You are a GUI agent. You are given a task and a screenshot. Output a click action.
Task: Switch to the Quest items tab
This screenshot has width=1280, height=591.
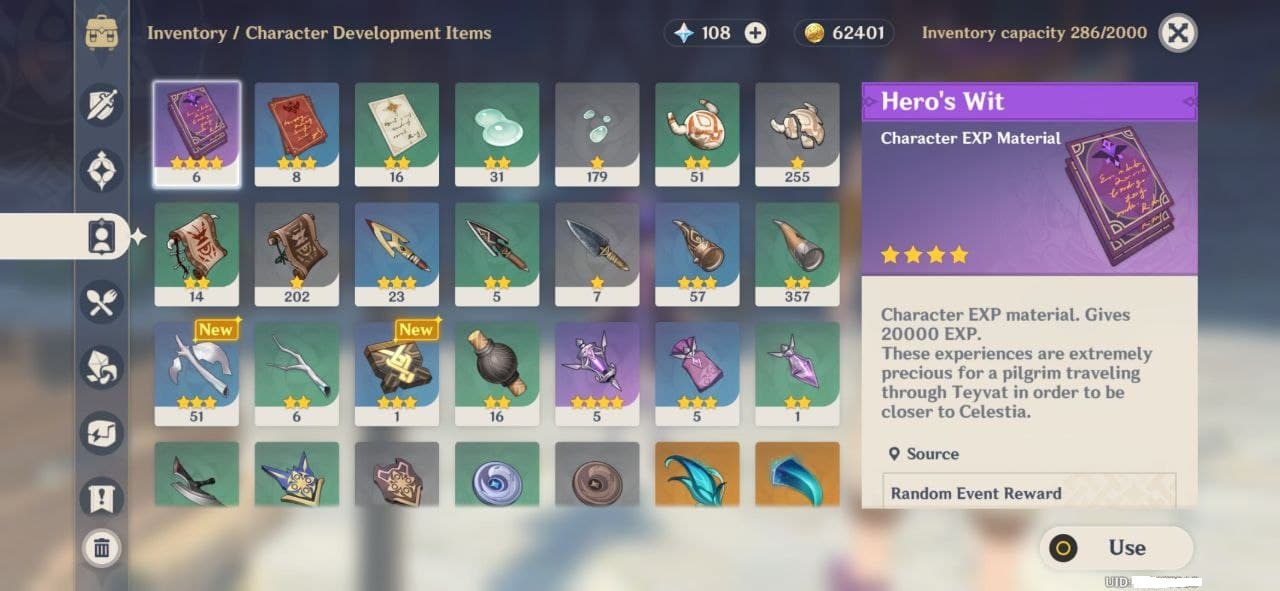(103, 497)
